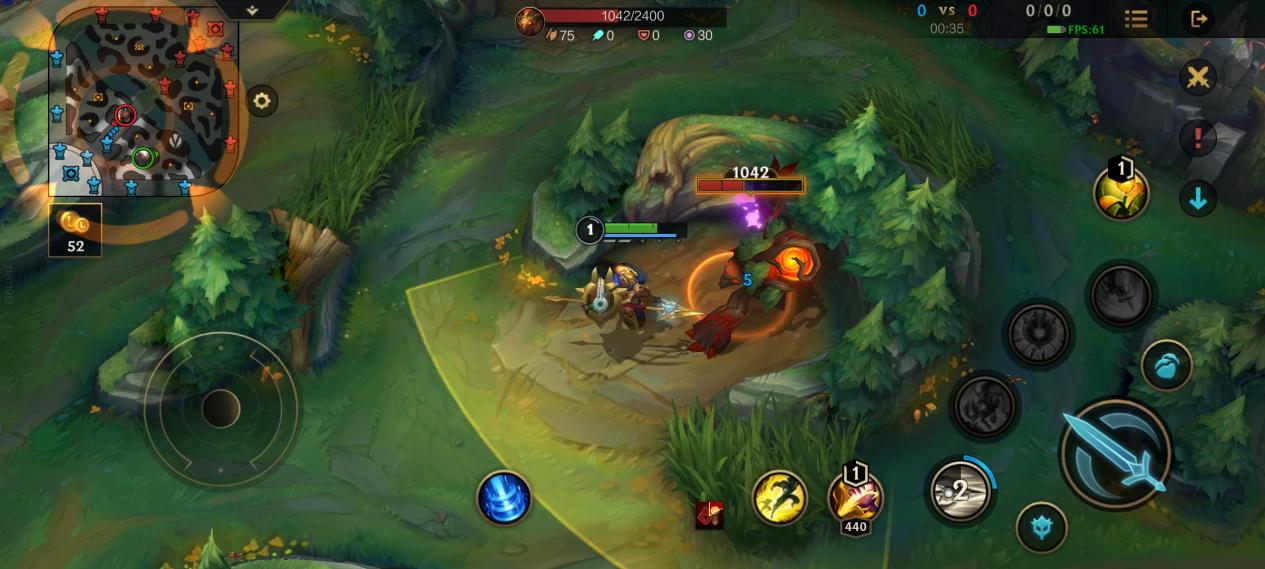The height and width of the screenshot is (569, 1265).
Task: Open the shop via the gold coin button
Action: coord(75,229)
